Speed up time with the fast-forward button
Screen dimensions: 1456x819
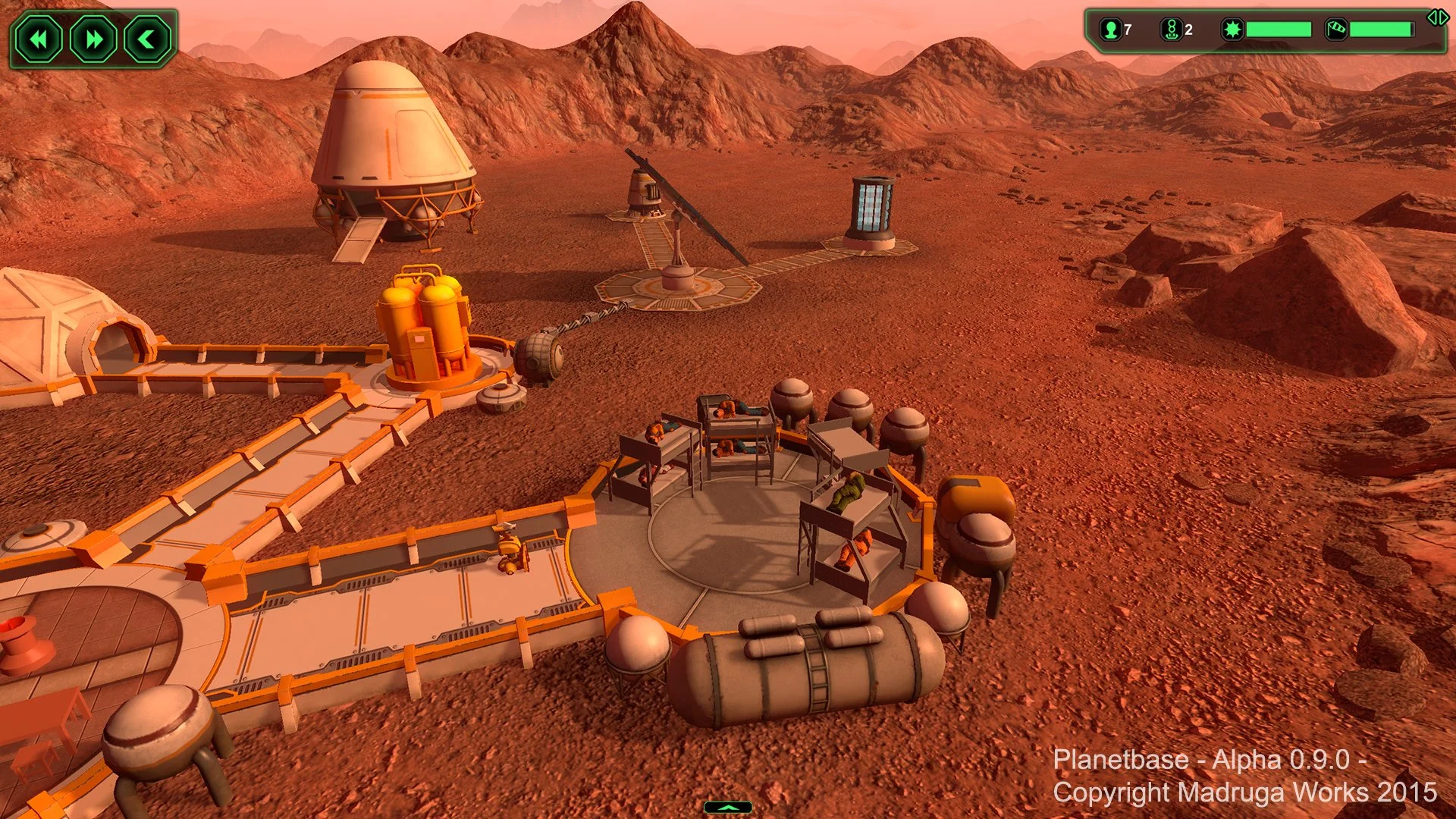click(x=93, y=39)
